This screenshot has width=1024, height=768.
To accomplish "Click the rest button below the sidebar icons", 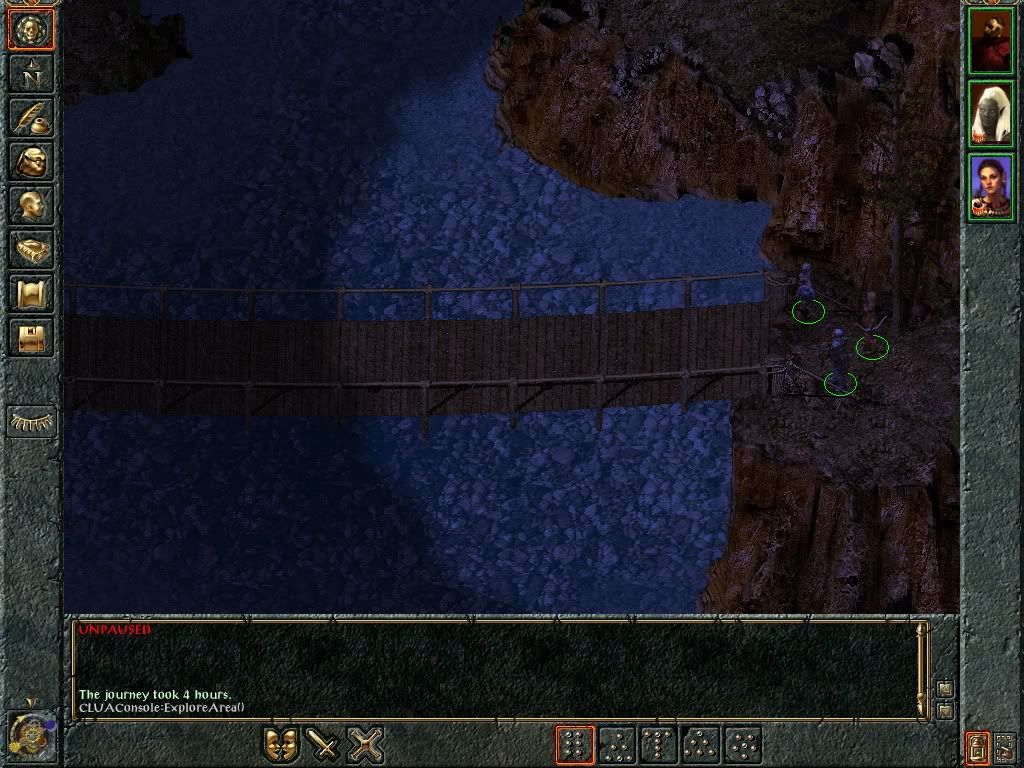I will pos(31,421).
